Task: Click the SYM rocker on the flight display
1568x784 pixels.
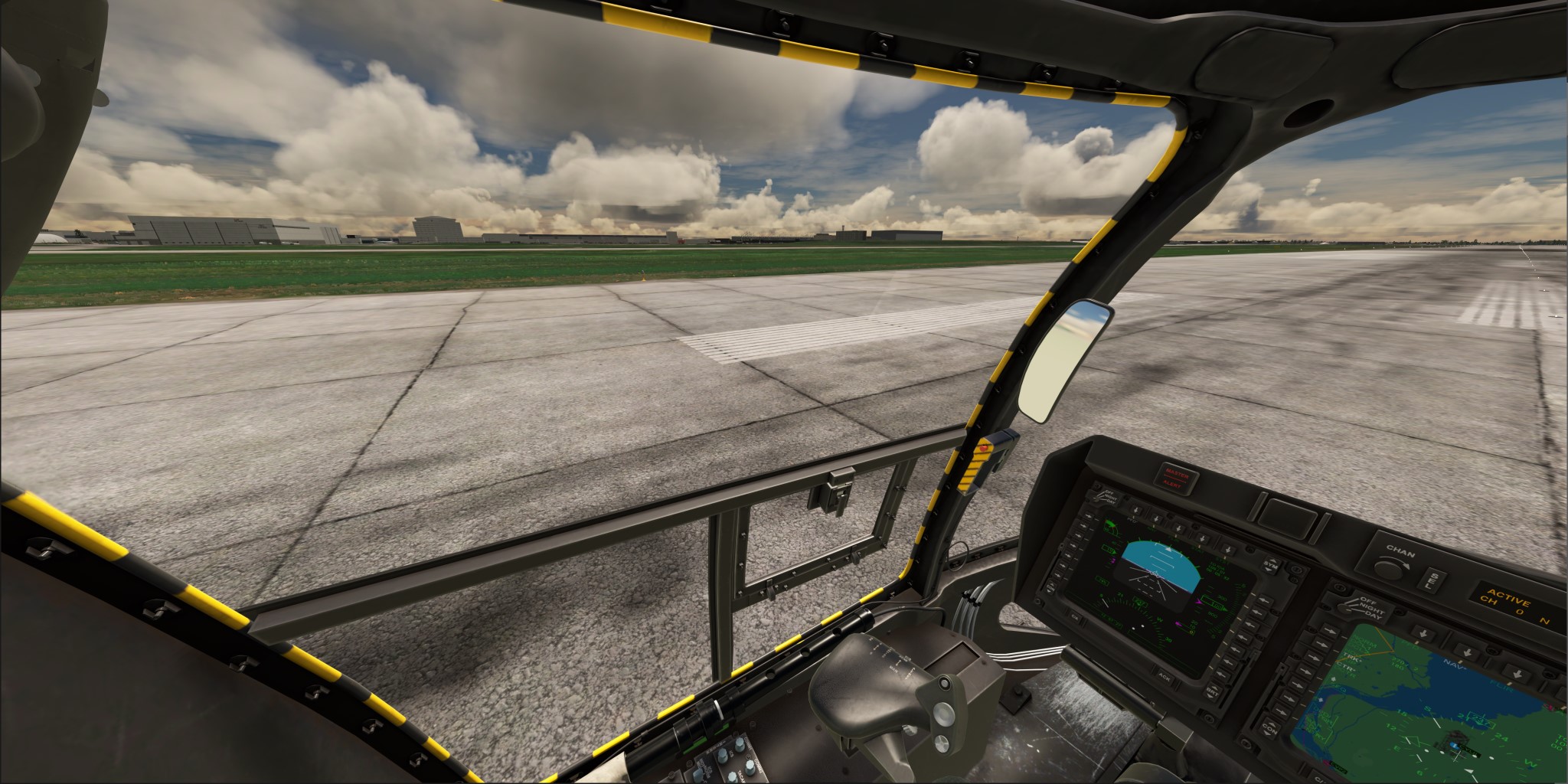Action: [1271, 566]
